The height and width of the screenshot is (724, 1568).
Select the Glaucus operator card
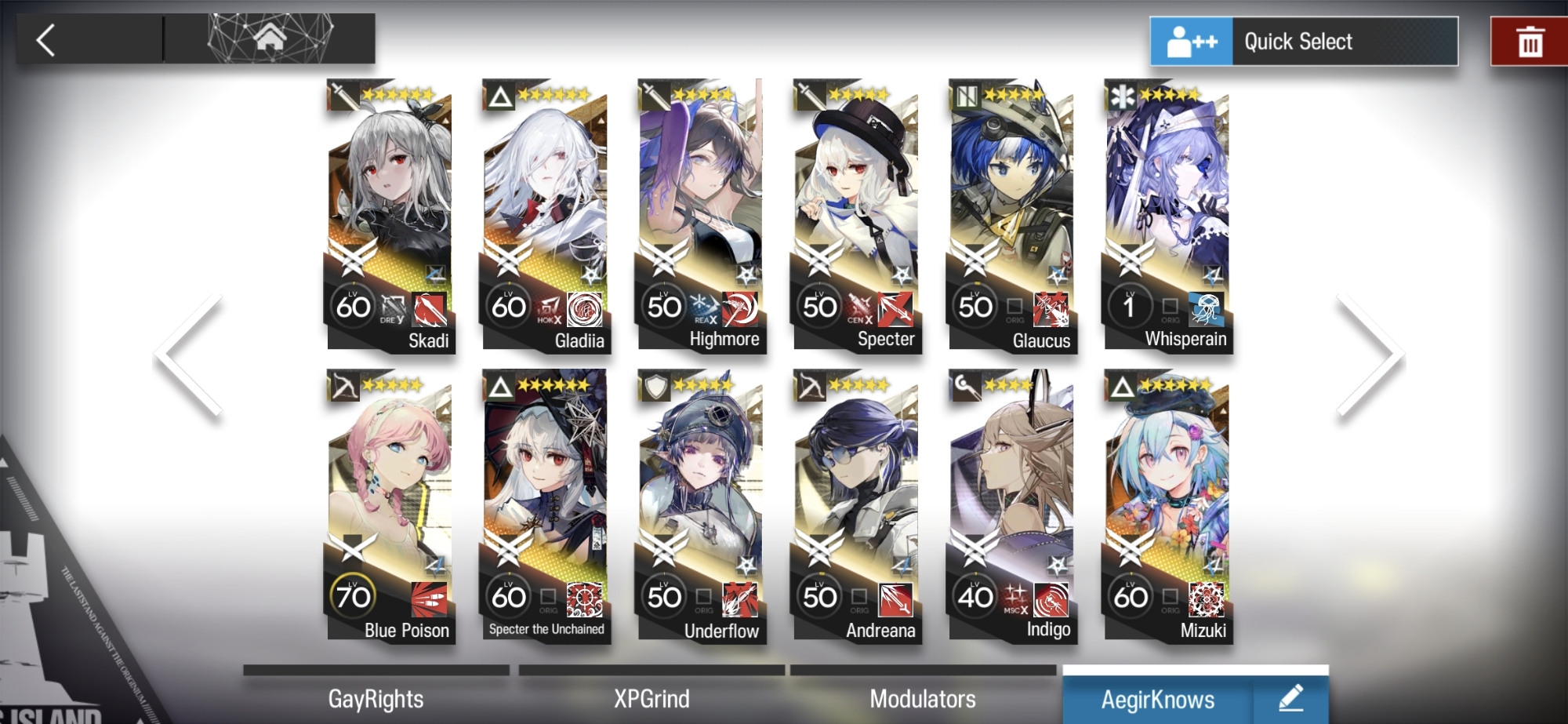coord(1011,216)
